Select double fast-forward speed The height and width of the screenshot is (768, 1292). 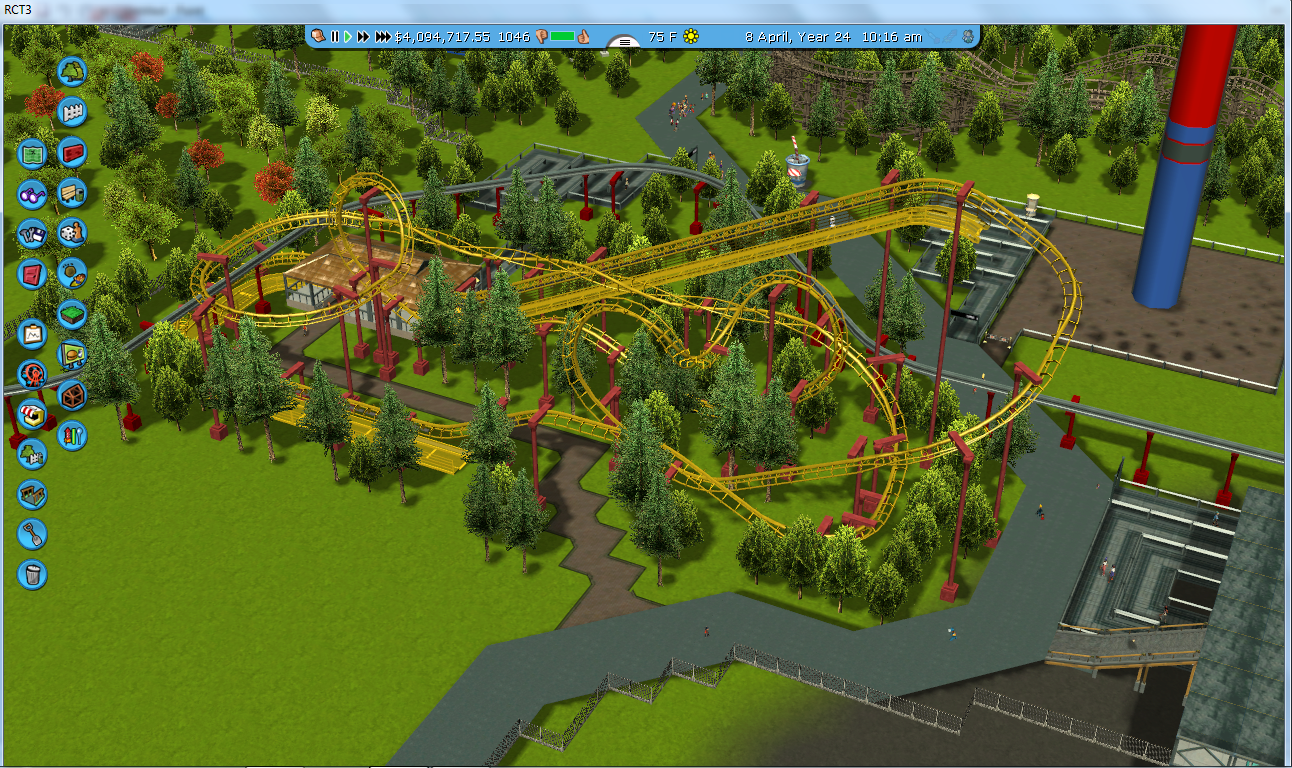pyautogui.click(x=364, y=37)
